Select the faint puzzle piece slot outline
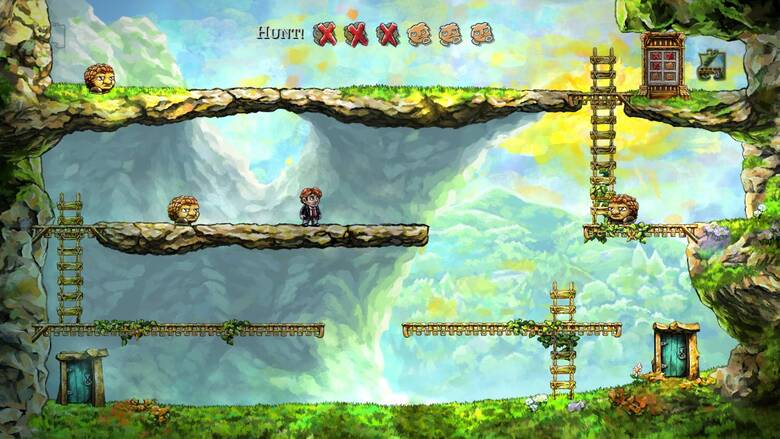Image resolution: width=780 pixels, height=439 pixels. pyautogui.click(x=59, y=36)
